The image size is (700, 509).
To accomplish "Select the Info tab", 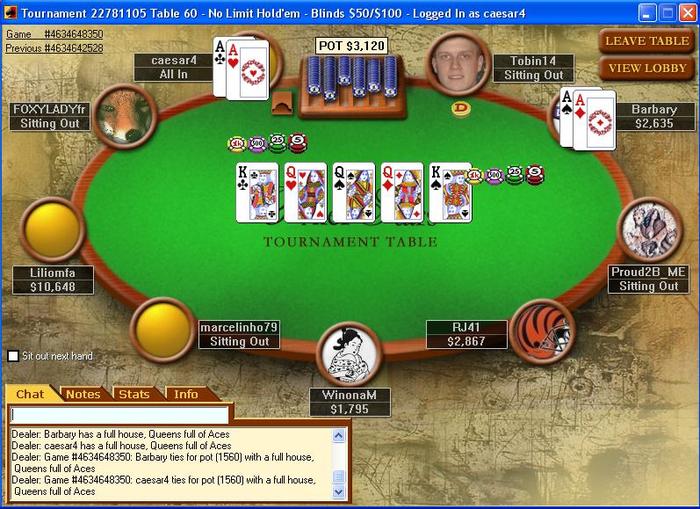I will [186, 394].
